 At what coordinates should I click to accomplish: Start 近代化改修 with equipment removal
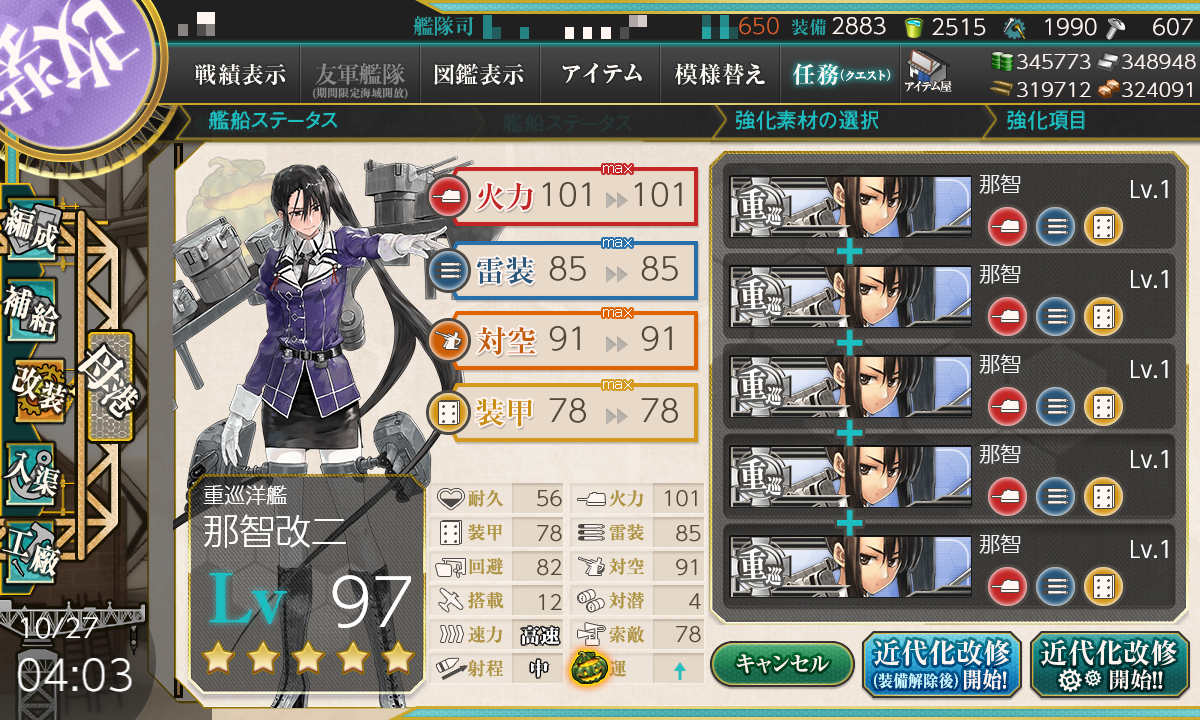941,665
